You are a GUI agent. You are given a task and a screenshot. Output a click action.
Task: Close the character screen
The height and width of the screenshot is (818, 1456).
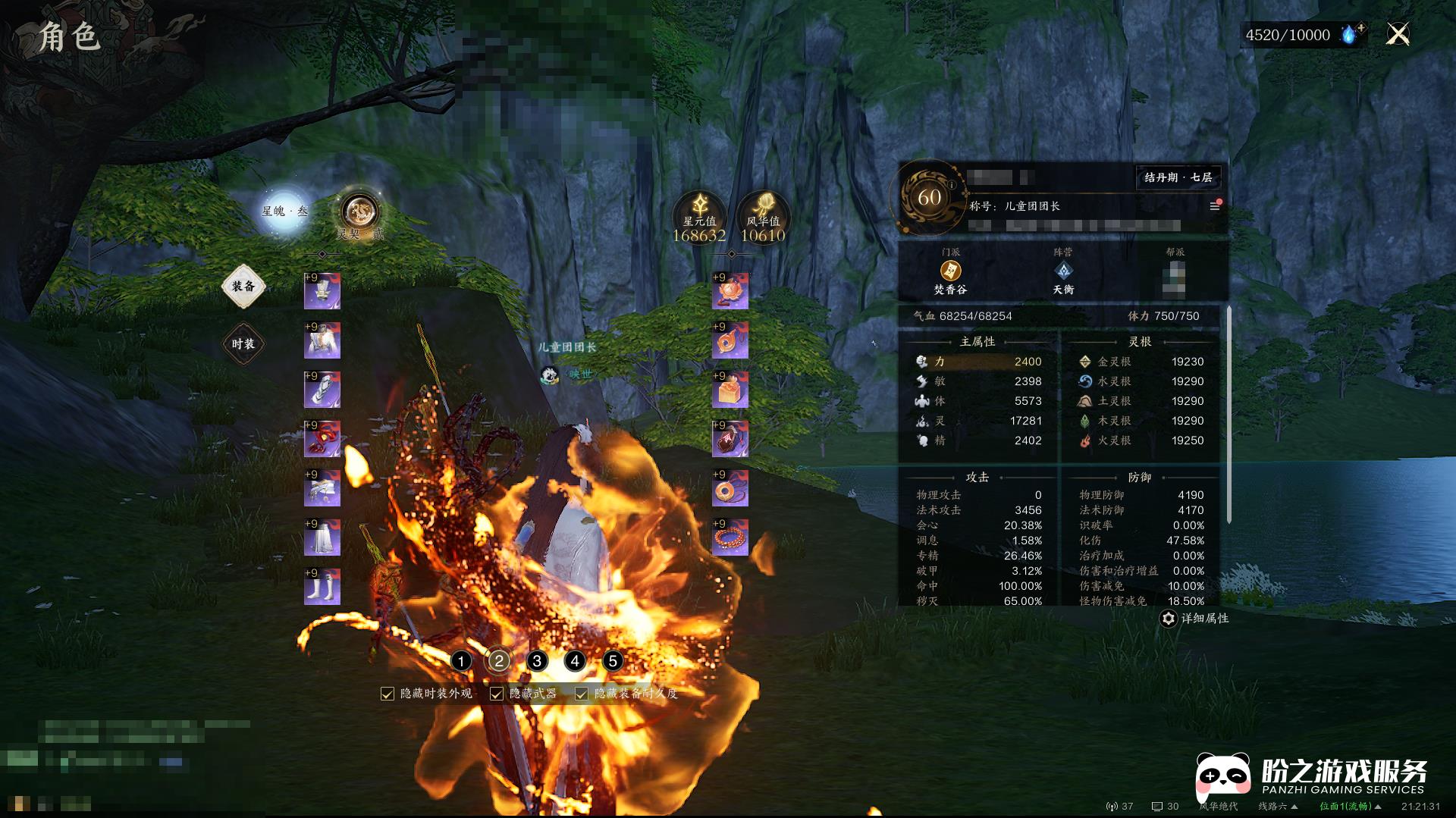tap(1398, 34)
